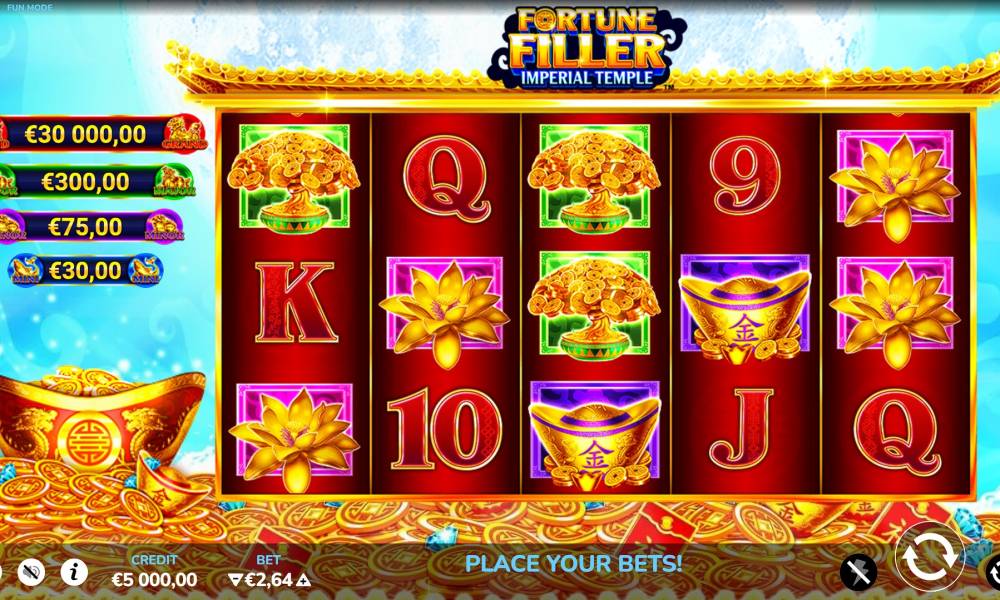
Task: Toggle the muted sound icon
Action: 32,572
